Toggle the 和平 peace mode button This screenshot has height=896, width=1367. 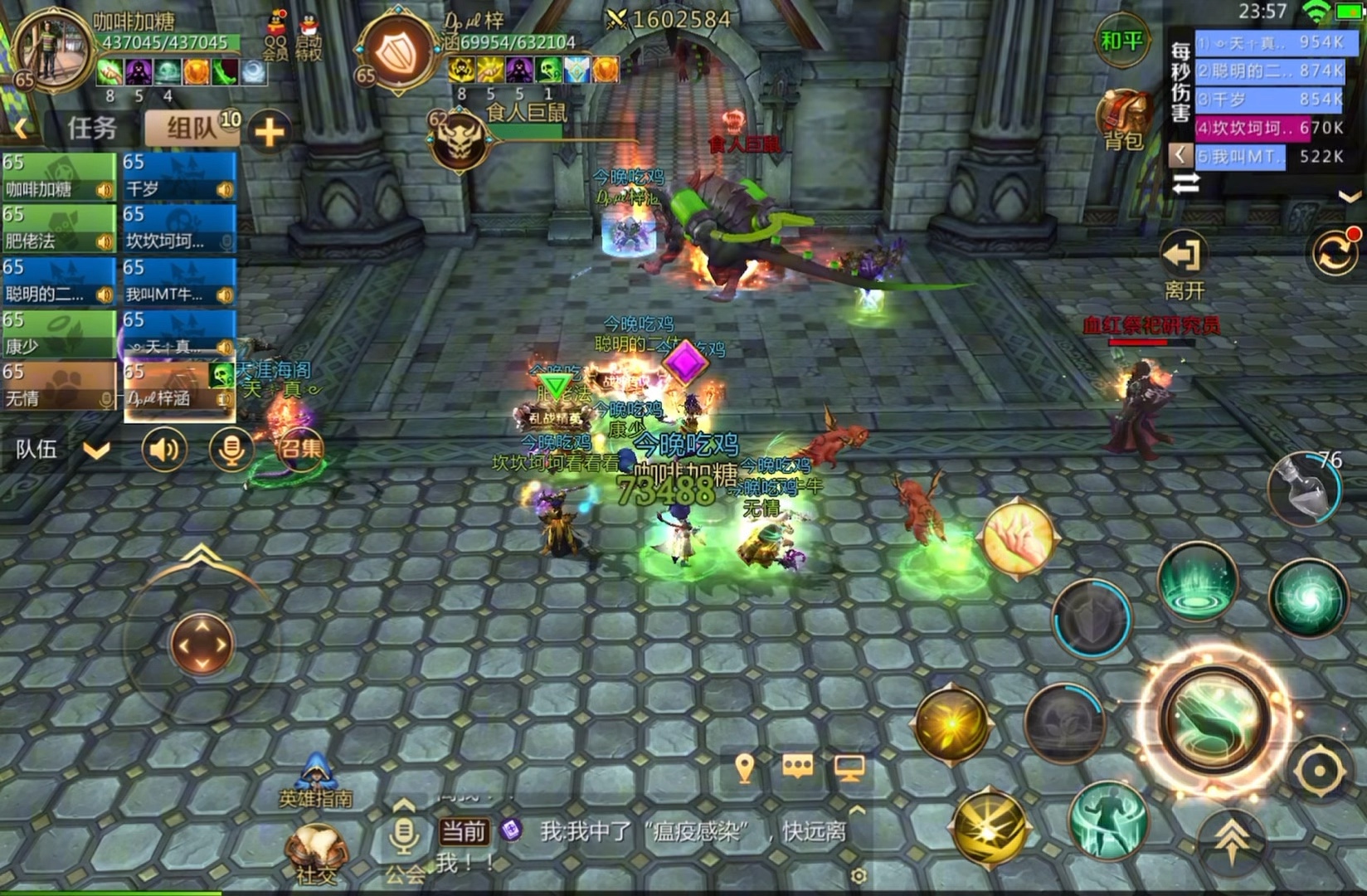coord(1121,40)
